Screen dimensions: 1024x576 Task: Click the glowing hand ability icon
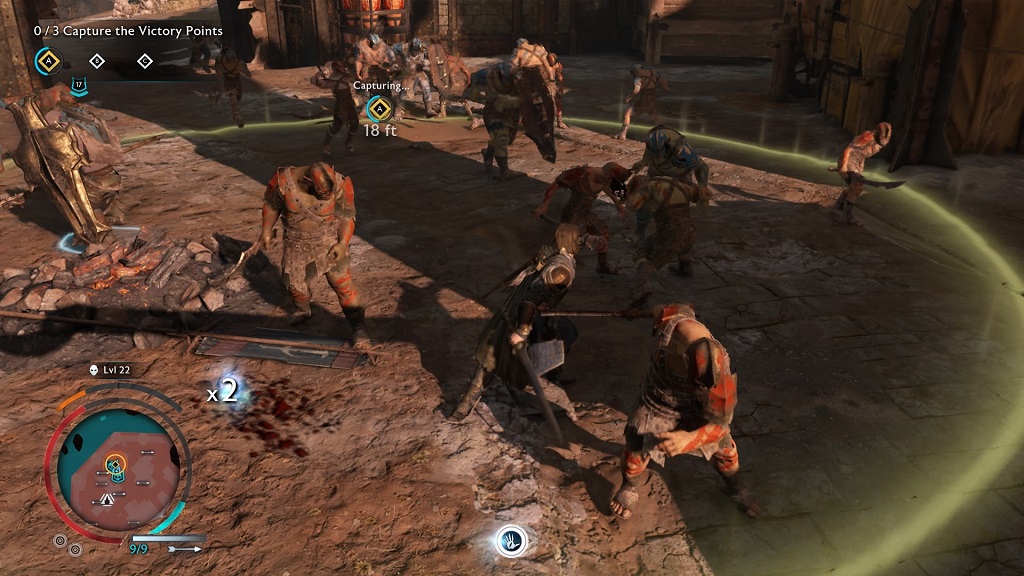[511, 541]
